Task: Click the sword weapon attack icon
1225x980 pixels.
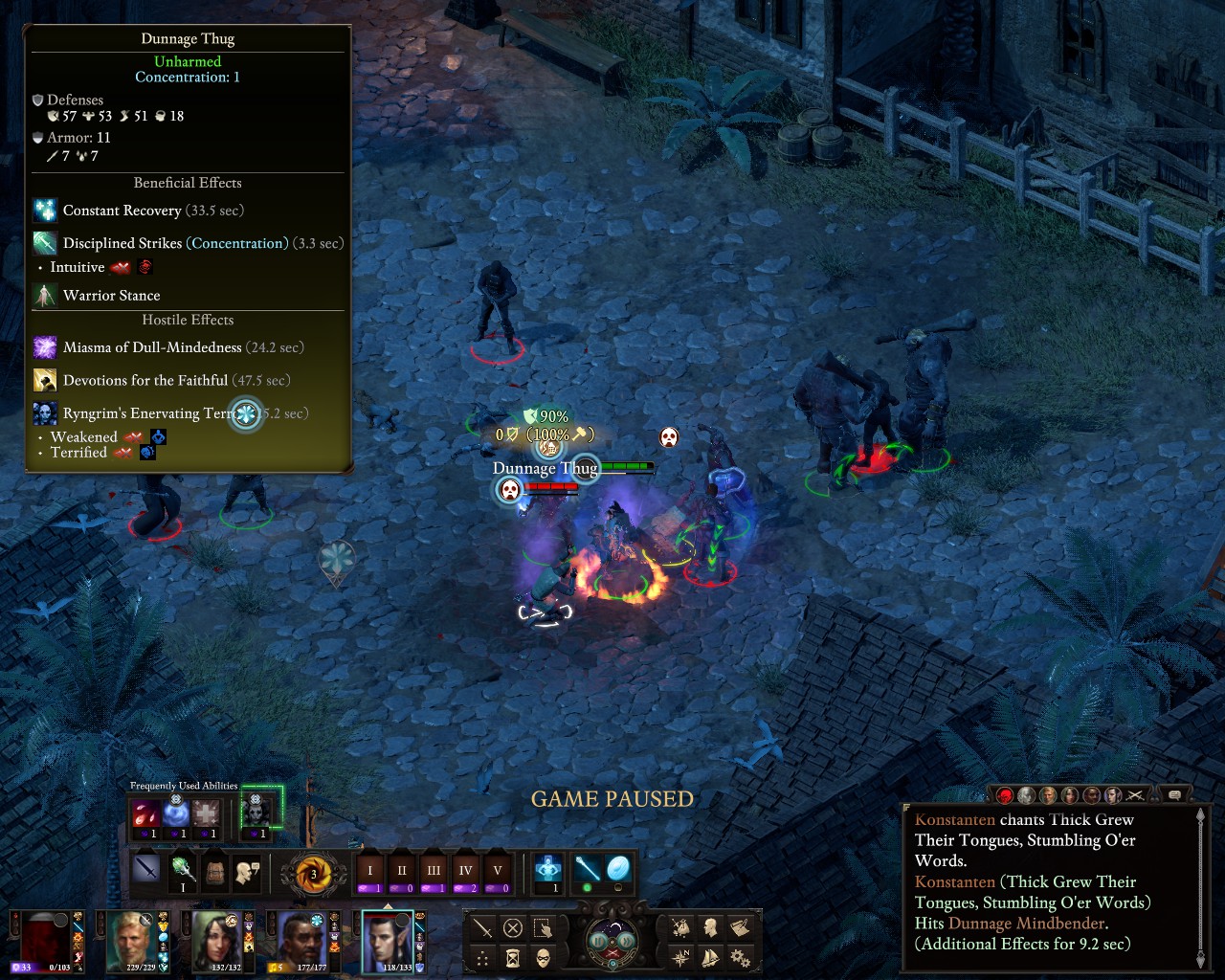Action: (146, 870)
